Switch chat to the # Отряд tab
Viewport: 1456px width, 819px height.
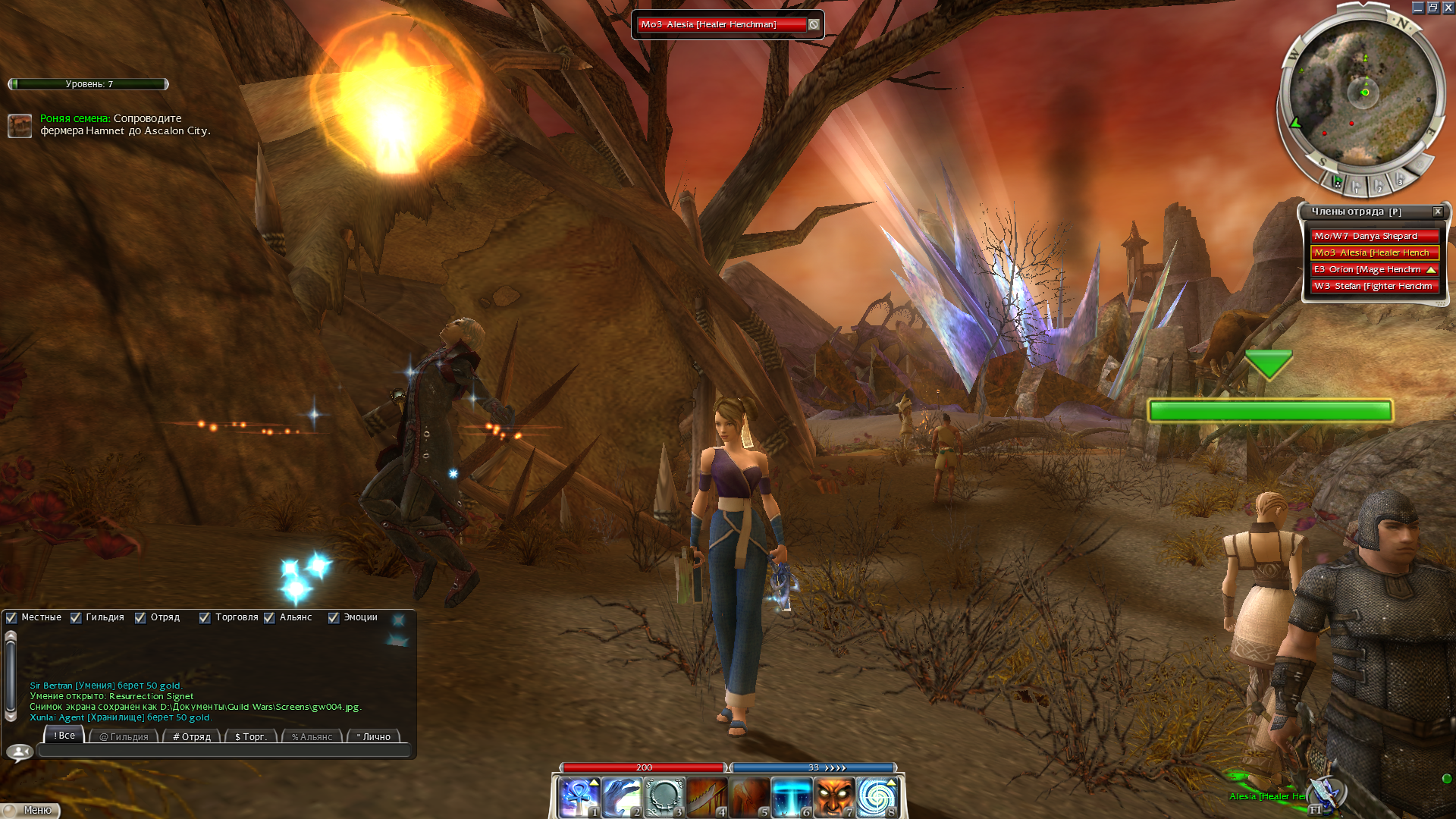coord(192,736)
